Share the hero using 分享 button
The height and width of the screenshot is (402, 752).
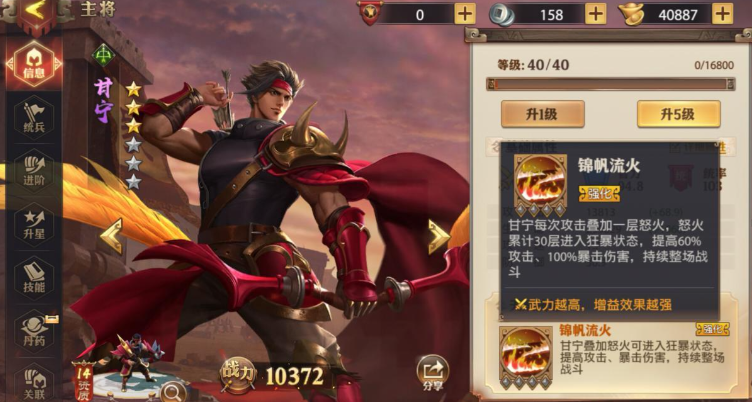(432, 372)
